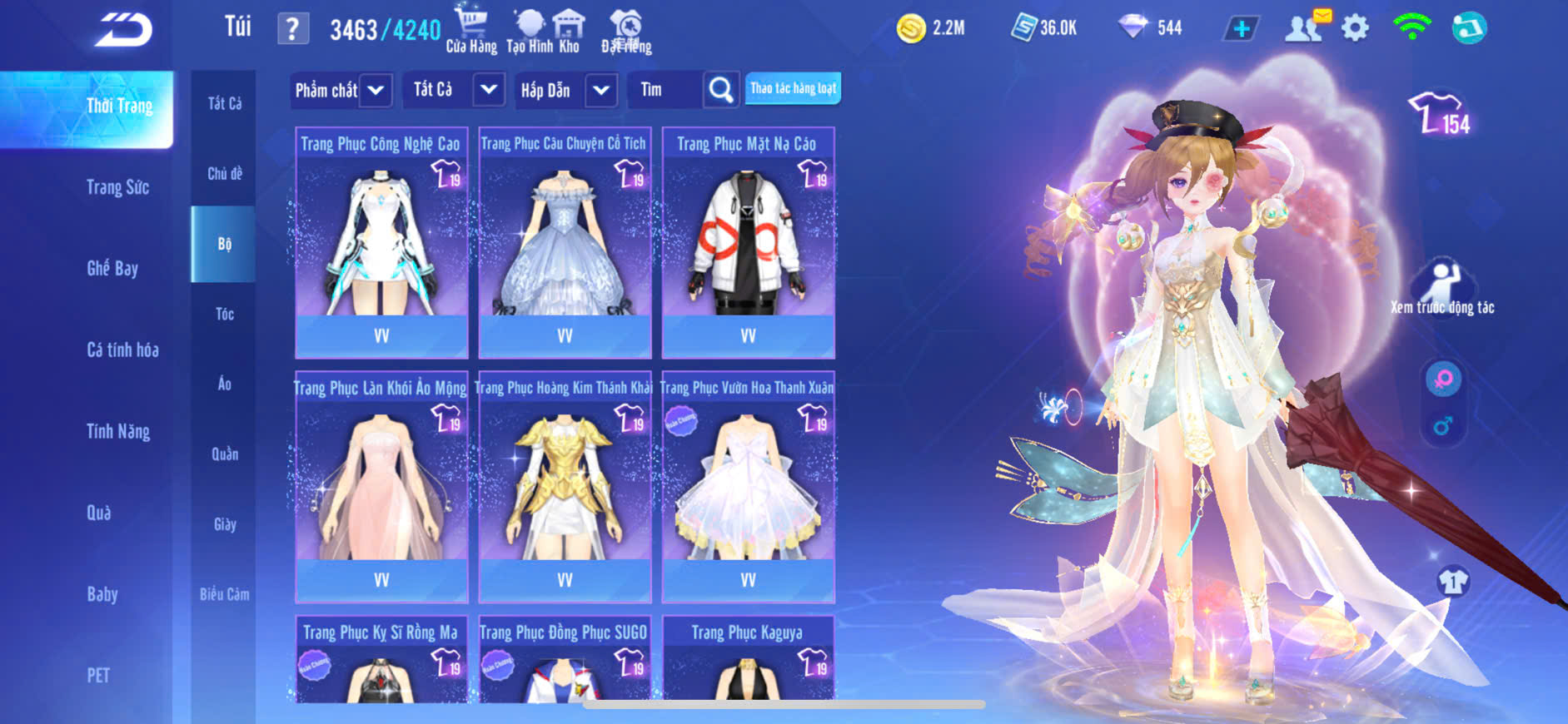Open Xem trước động tác preview

[1442, 287]
